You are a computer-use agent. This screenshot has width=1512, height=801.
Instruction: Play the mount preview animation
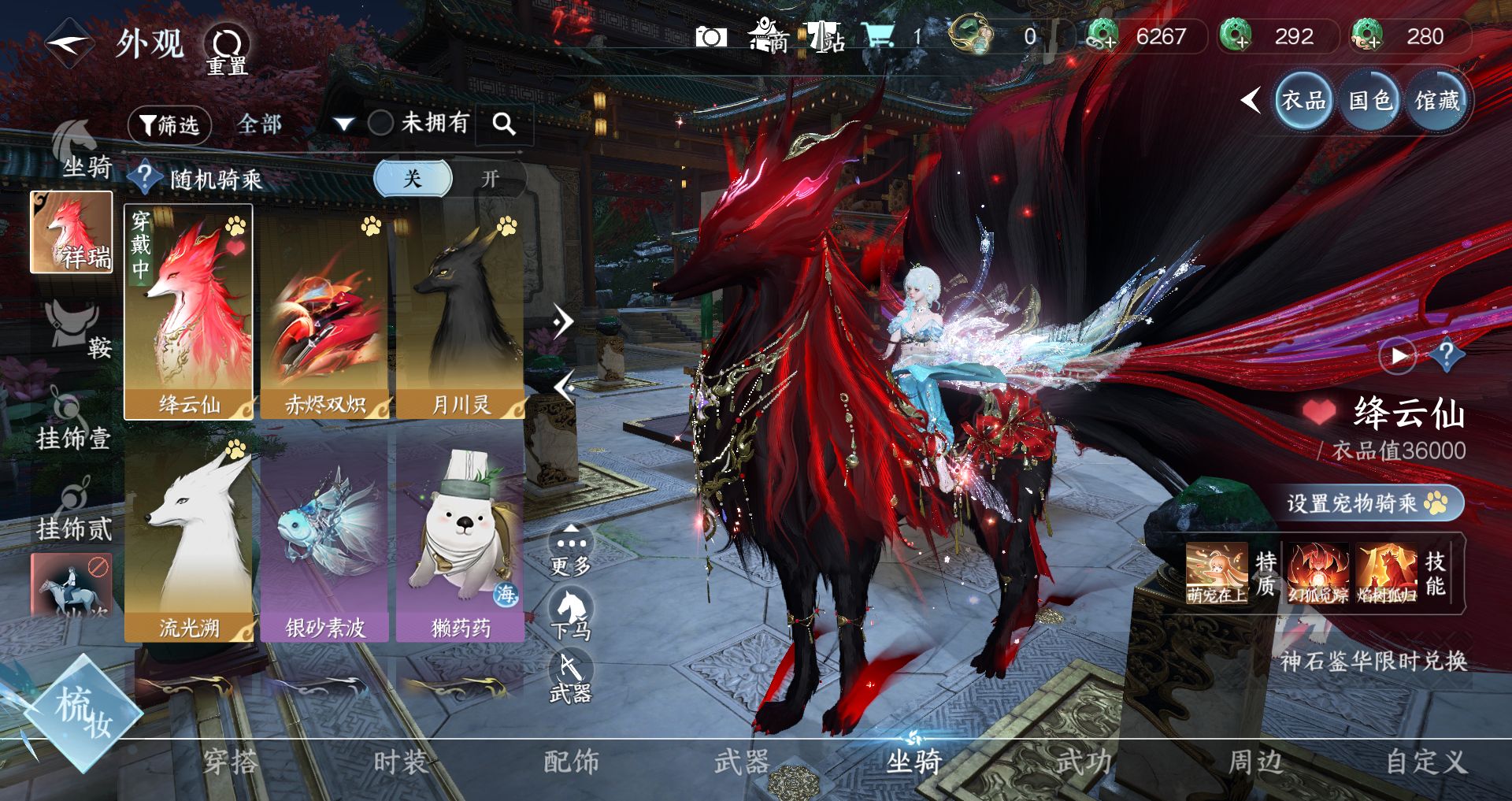pyautogui.click(x=1398, y=356)
